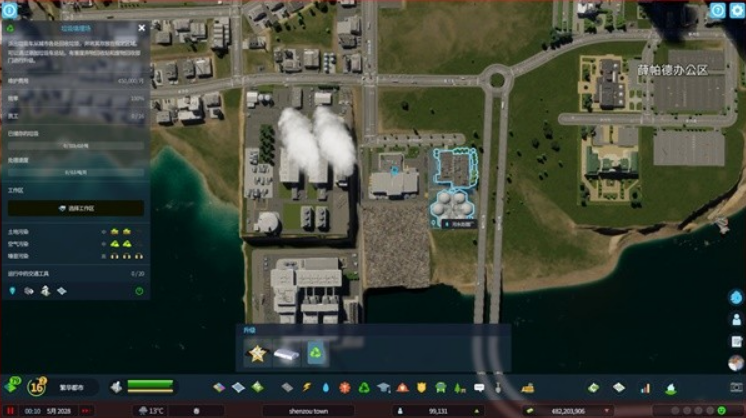Click the location pin icon in panel
The image size is (746, 418).
coord(13,291)
